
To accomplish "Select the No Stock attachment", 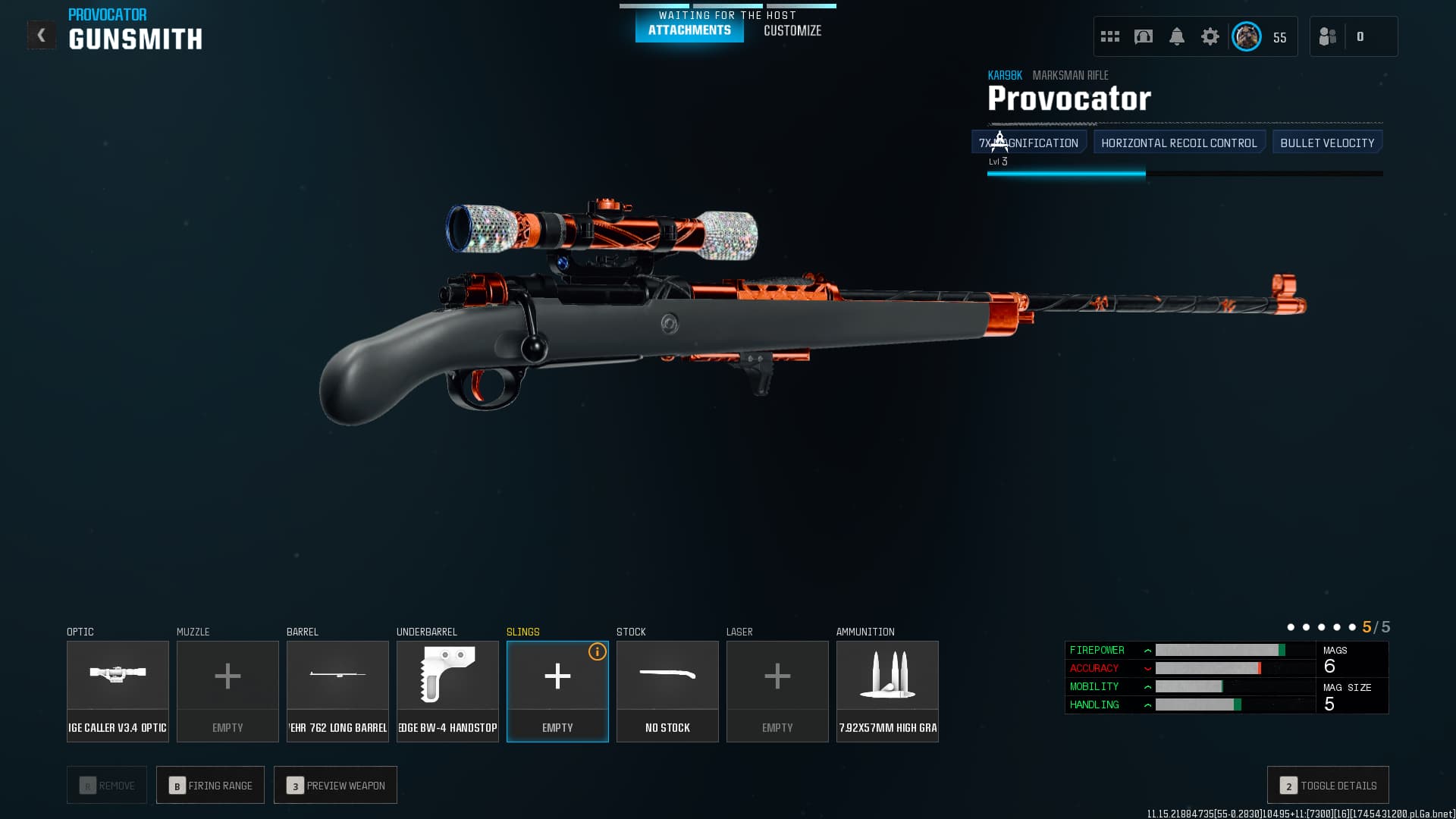I will 667,686.
